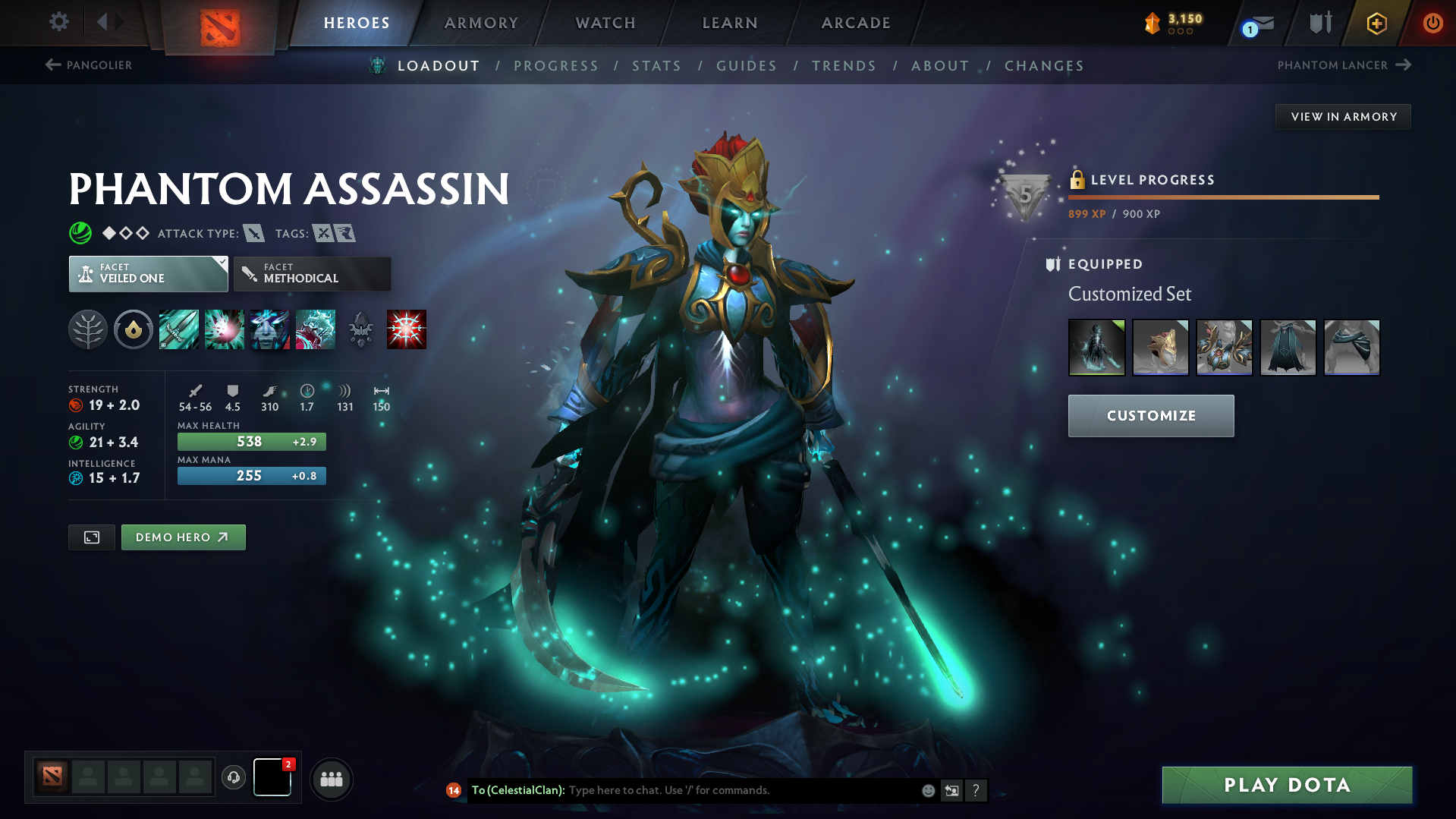Click the voice chat headset icon

pos(233,778)
